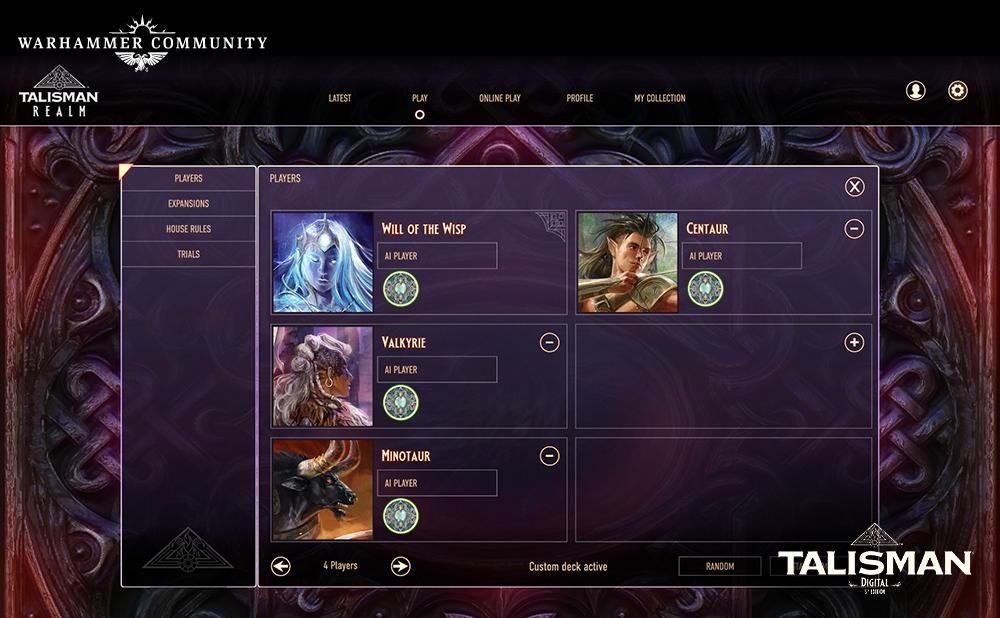The height and width of the screenshot is (618, 1000).
Task: Close the Players panel
Action: 854,186
